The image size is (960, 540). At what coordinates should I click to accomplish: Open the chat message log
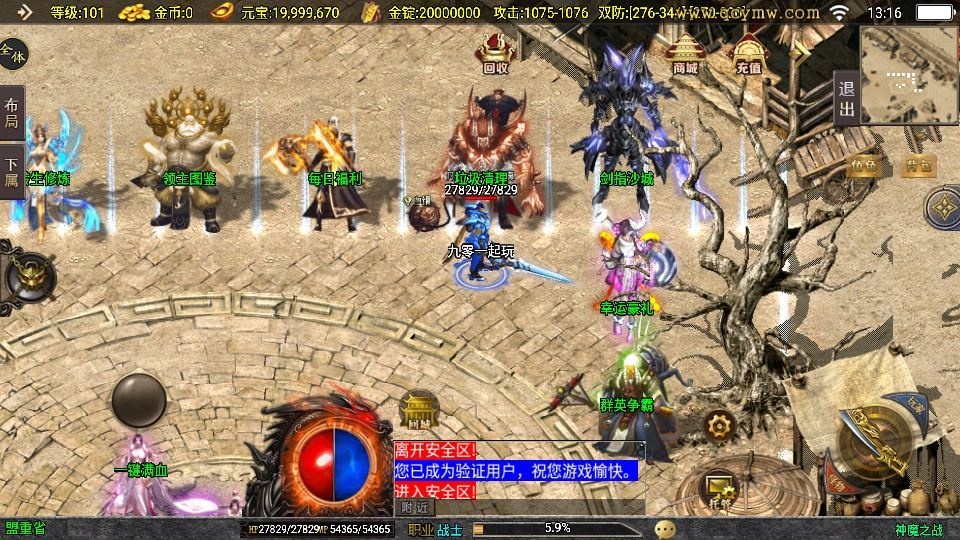point(518,470)
